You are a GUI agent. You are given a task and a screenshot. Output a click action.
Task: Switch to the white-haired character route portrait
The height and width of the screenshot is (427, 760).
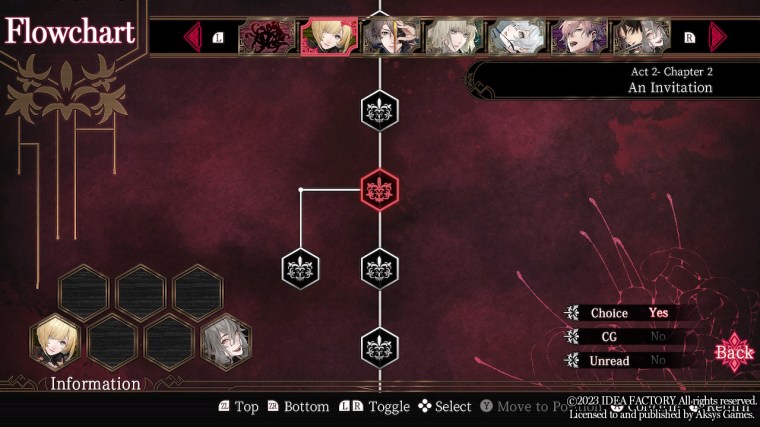(x=517, y=37)
